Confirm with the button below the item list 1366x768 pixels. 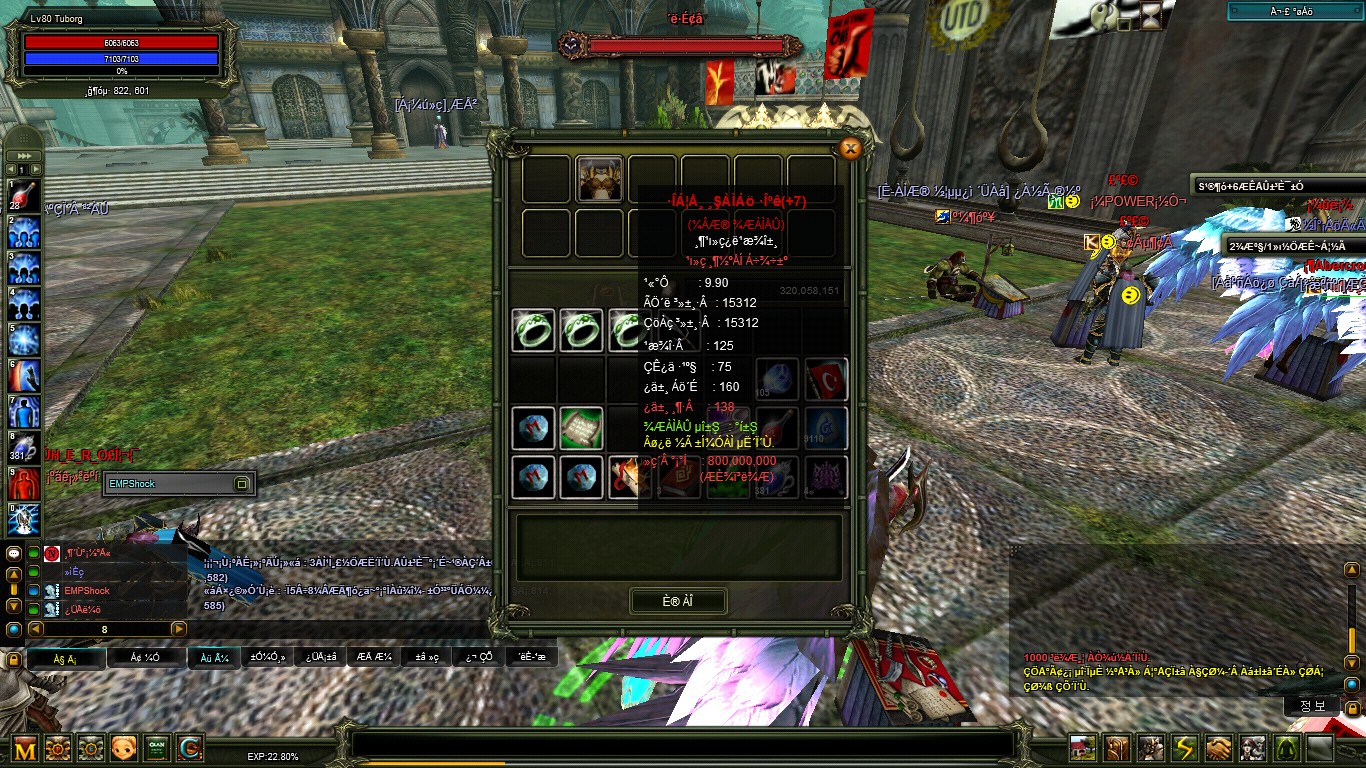coord(678,601)
